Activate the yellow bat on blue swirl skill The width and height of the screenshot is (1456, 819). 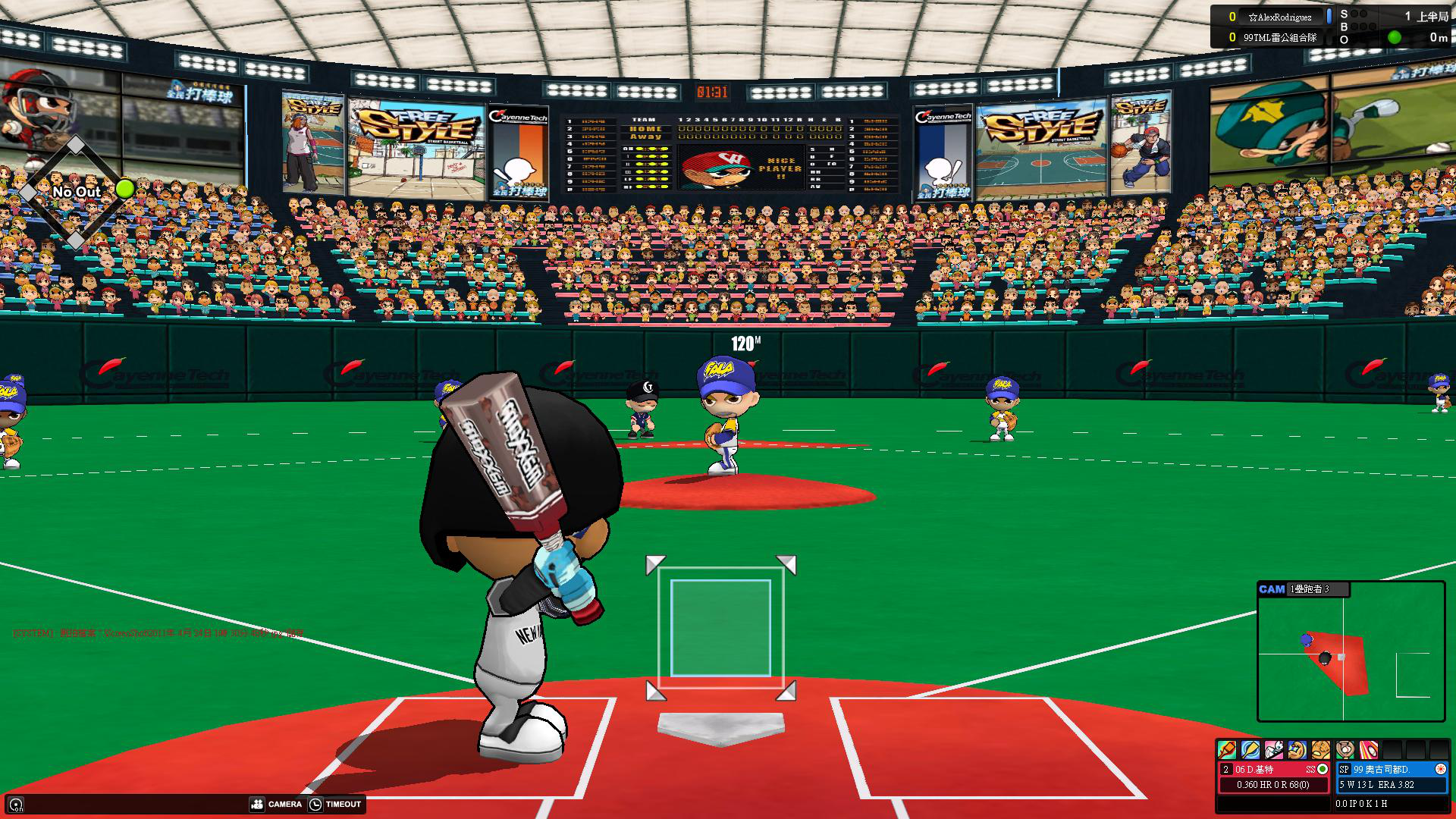pos(1250,750)
